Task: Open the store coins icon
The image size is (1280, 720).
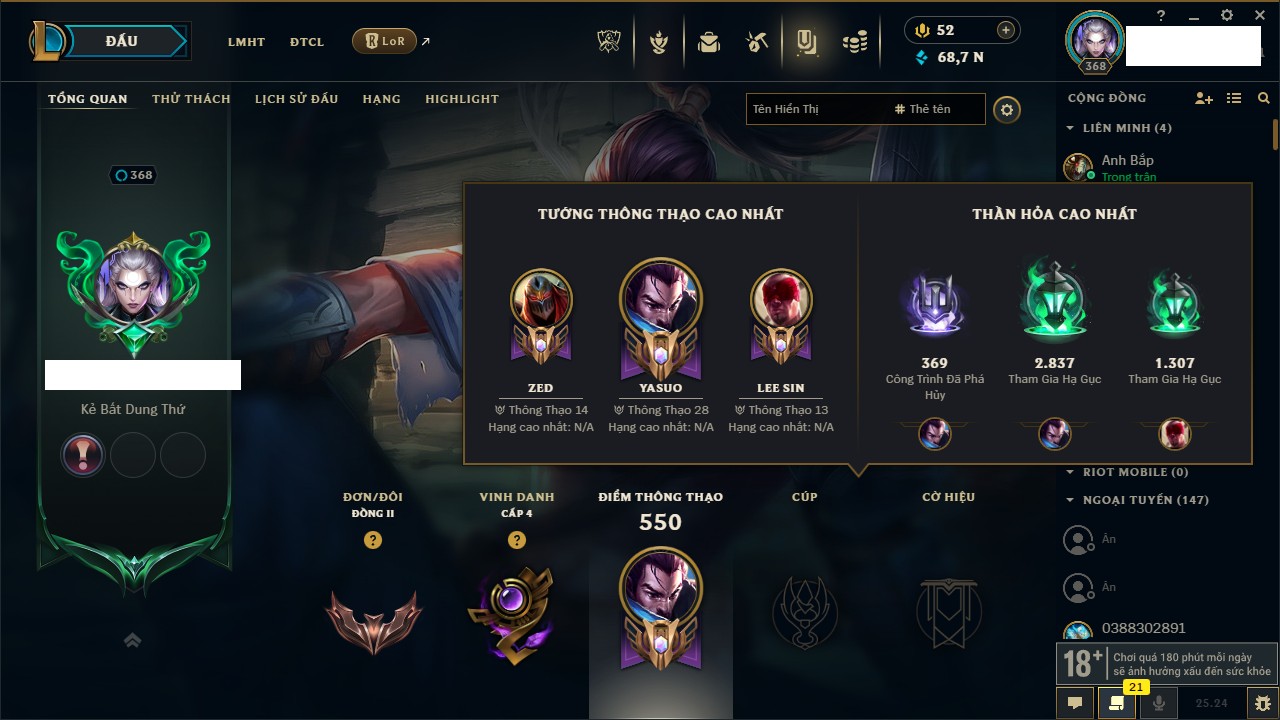Action: click(854, 42)
